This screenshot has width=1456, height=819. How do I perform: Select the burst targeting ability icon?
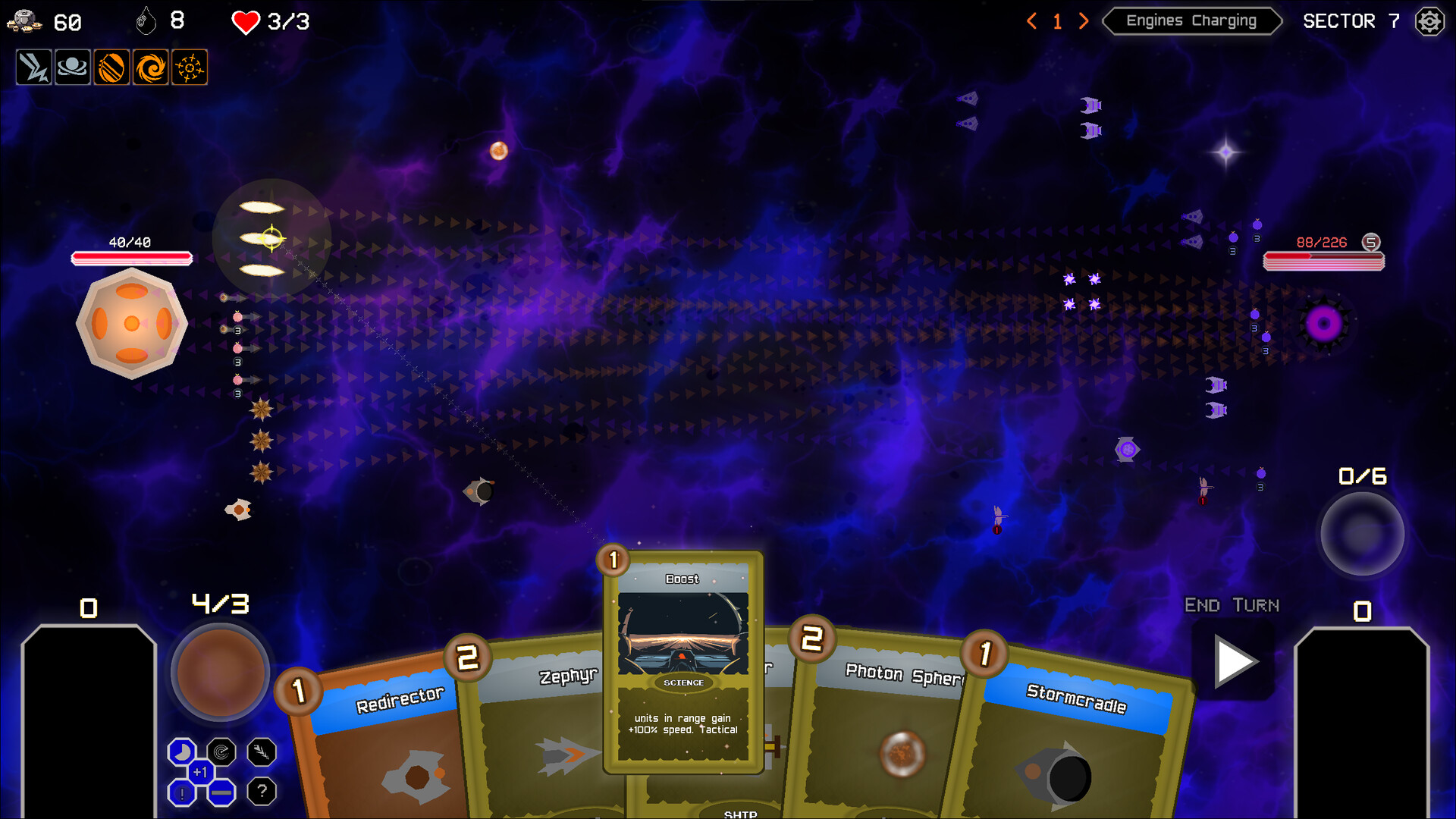click(x=190, y=67)
